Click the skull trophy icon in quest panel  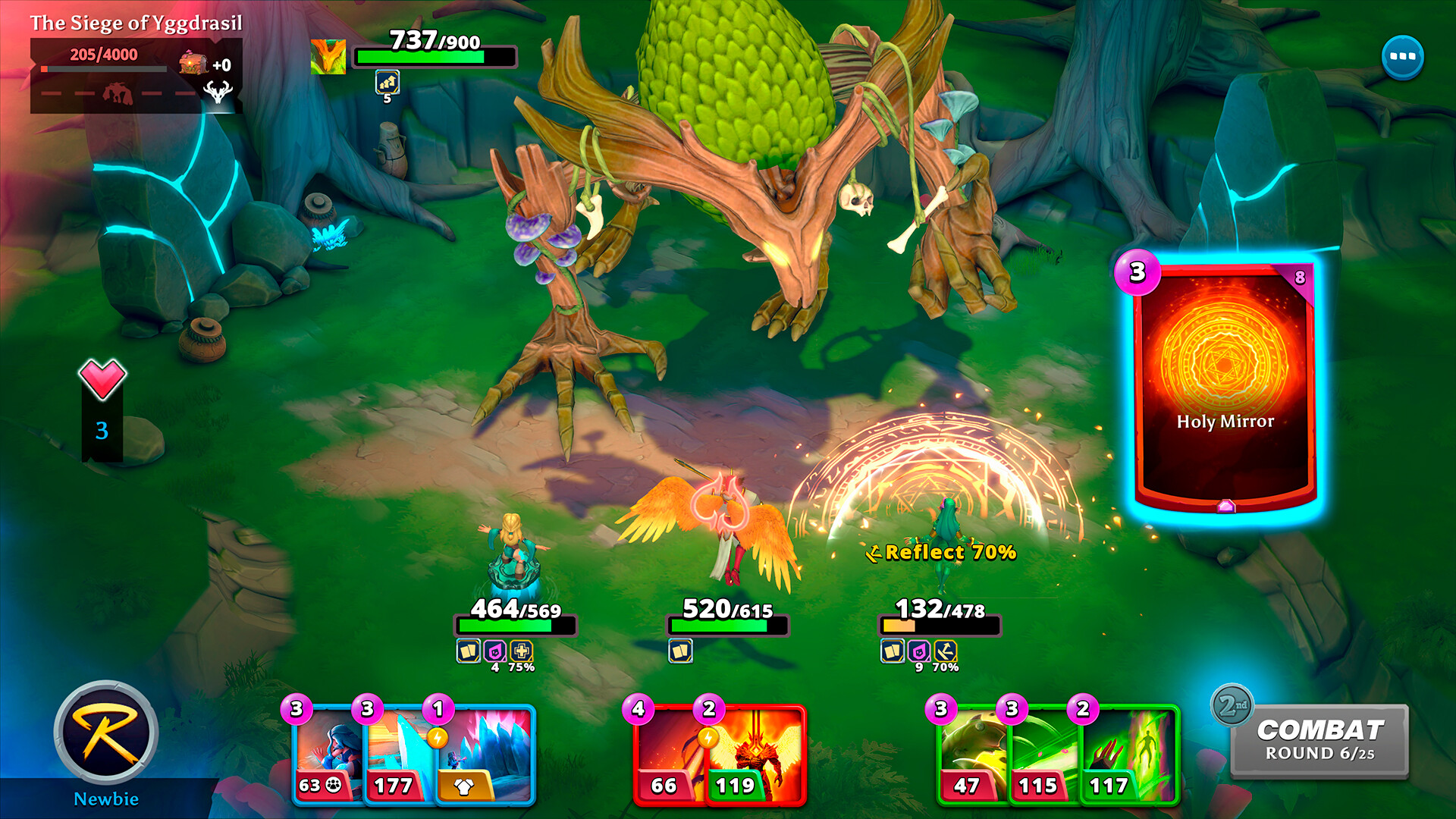point(218,93)
